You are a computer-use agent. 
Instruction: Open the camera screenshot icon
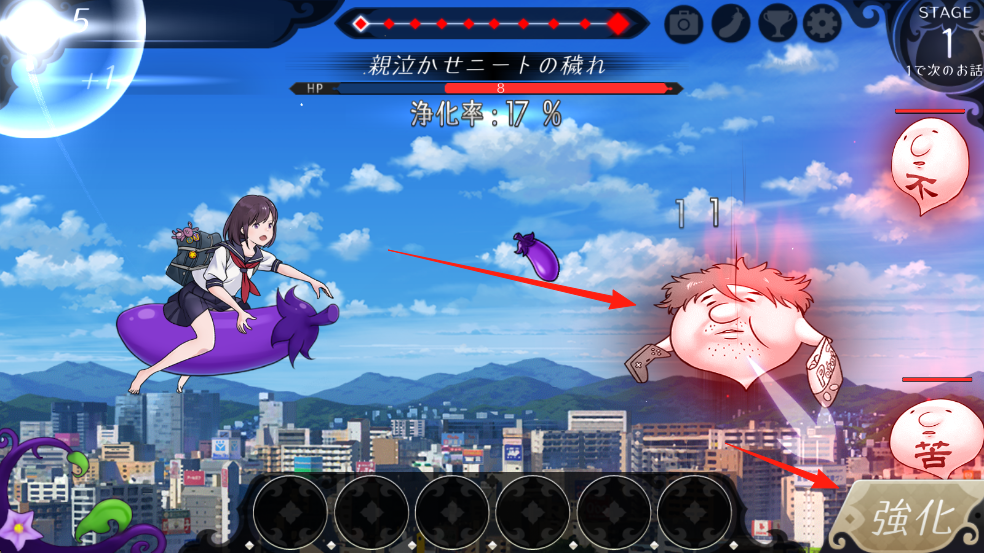(684, 23)
